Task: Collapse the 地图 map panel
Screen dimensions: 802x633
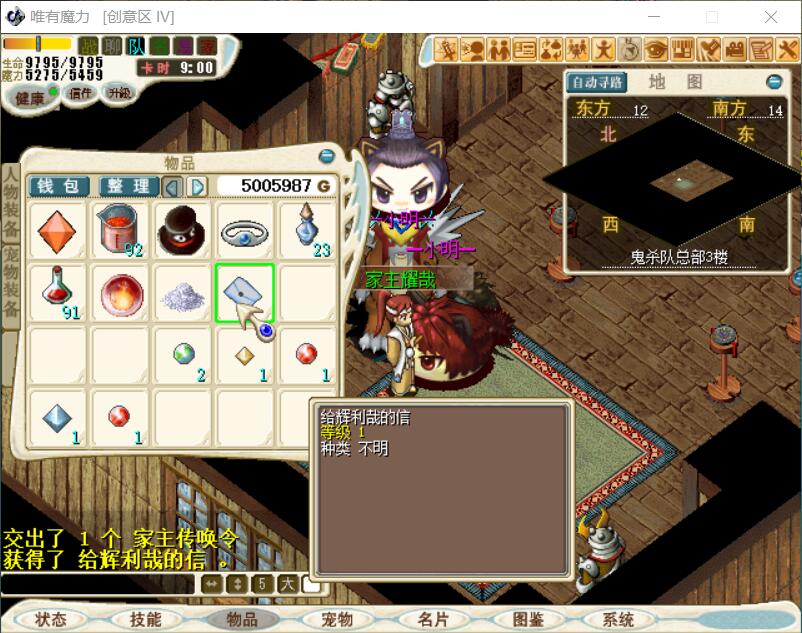Action: [773, 82]
